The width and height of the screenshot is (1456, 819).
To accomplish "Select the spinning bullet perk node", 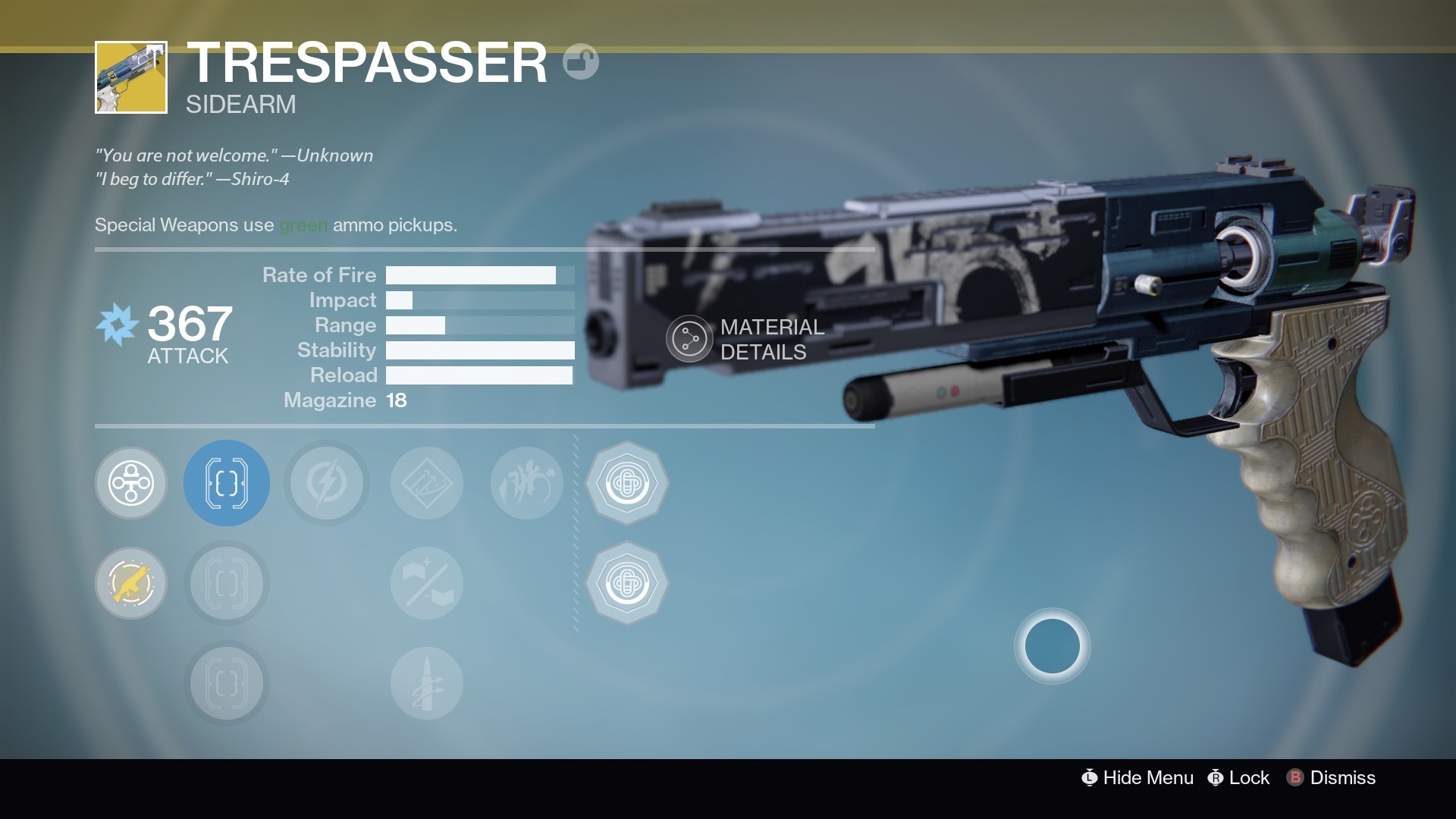I will [427, 683].
